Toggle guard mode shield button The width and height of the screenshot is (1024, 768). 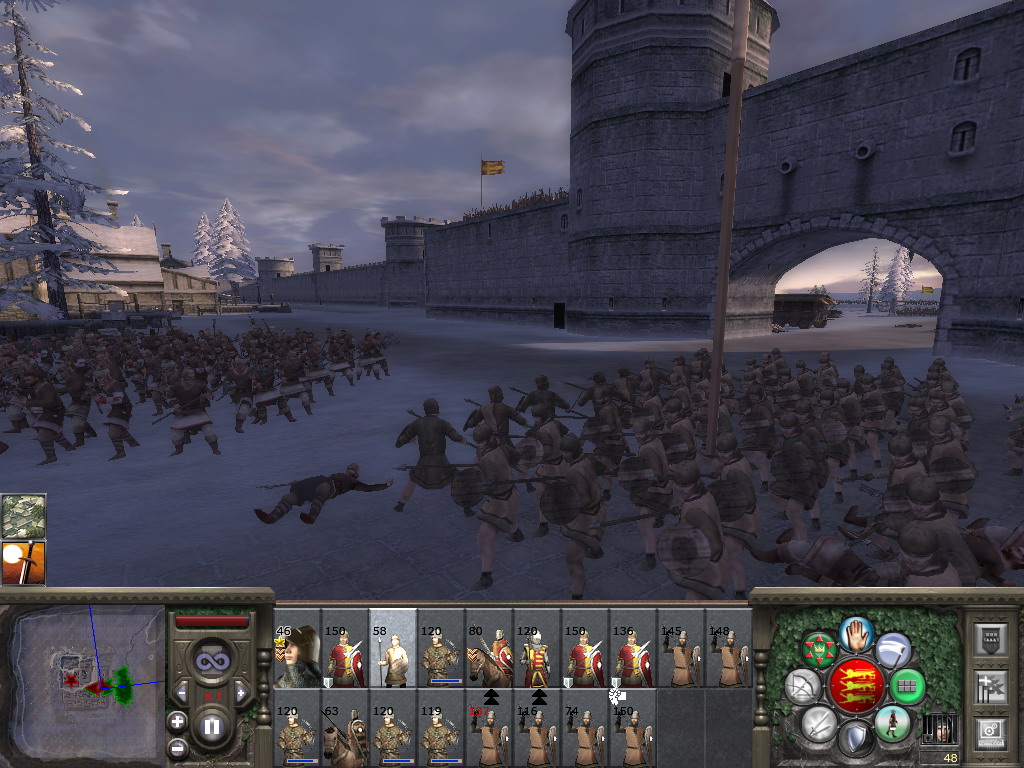tap(856, 738)
